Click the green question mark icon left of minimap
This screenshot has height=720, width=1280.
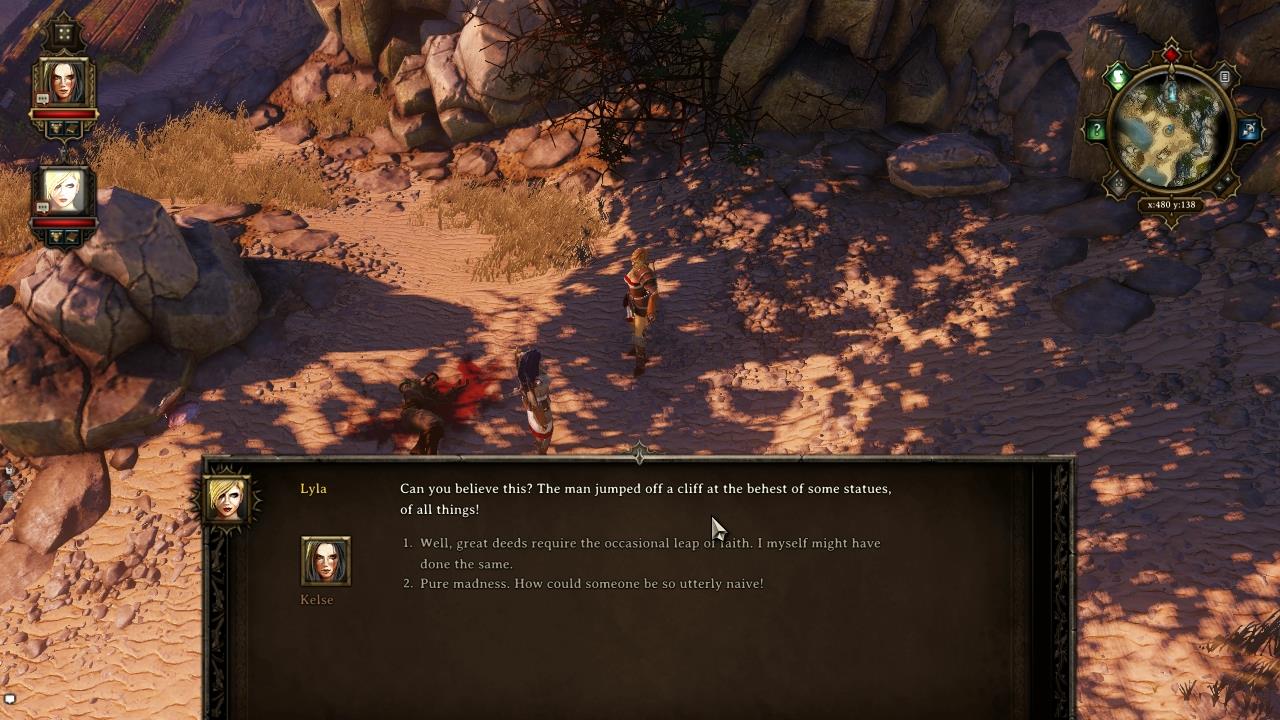pos(1096,128)
